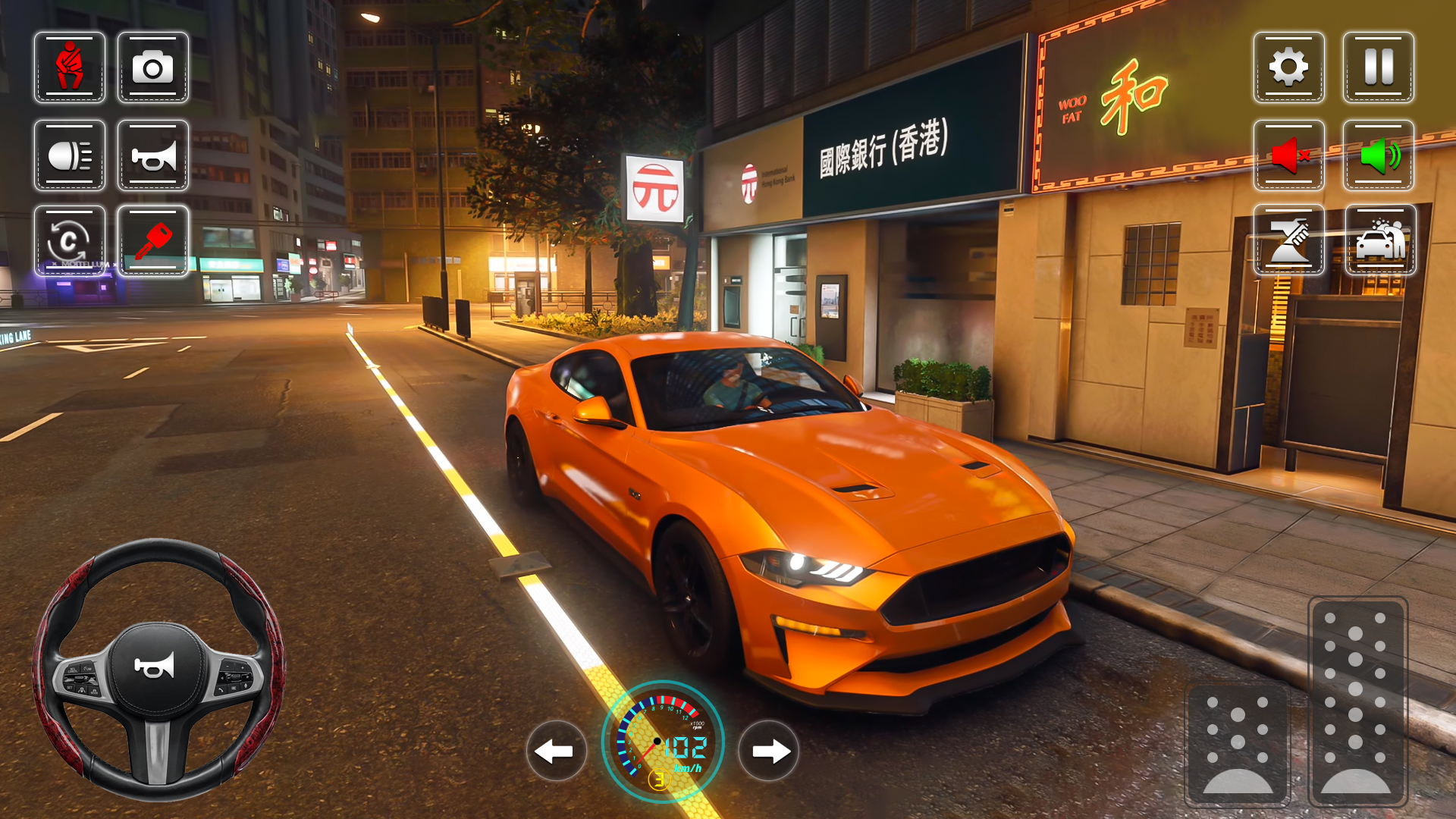Screen dimensions: 1456x819
Task: Start the engine with the red key icon
Action: click(153, 241)
